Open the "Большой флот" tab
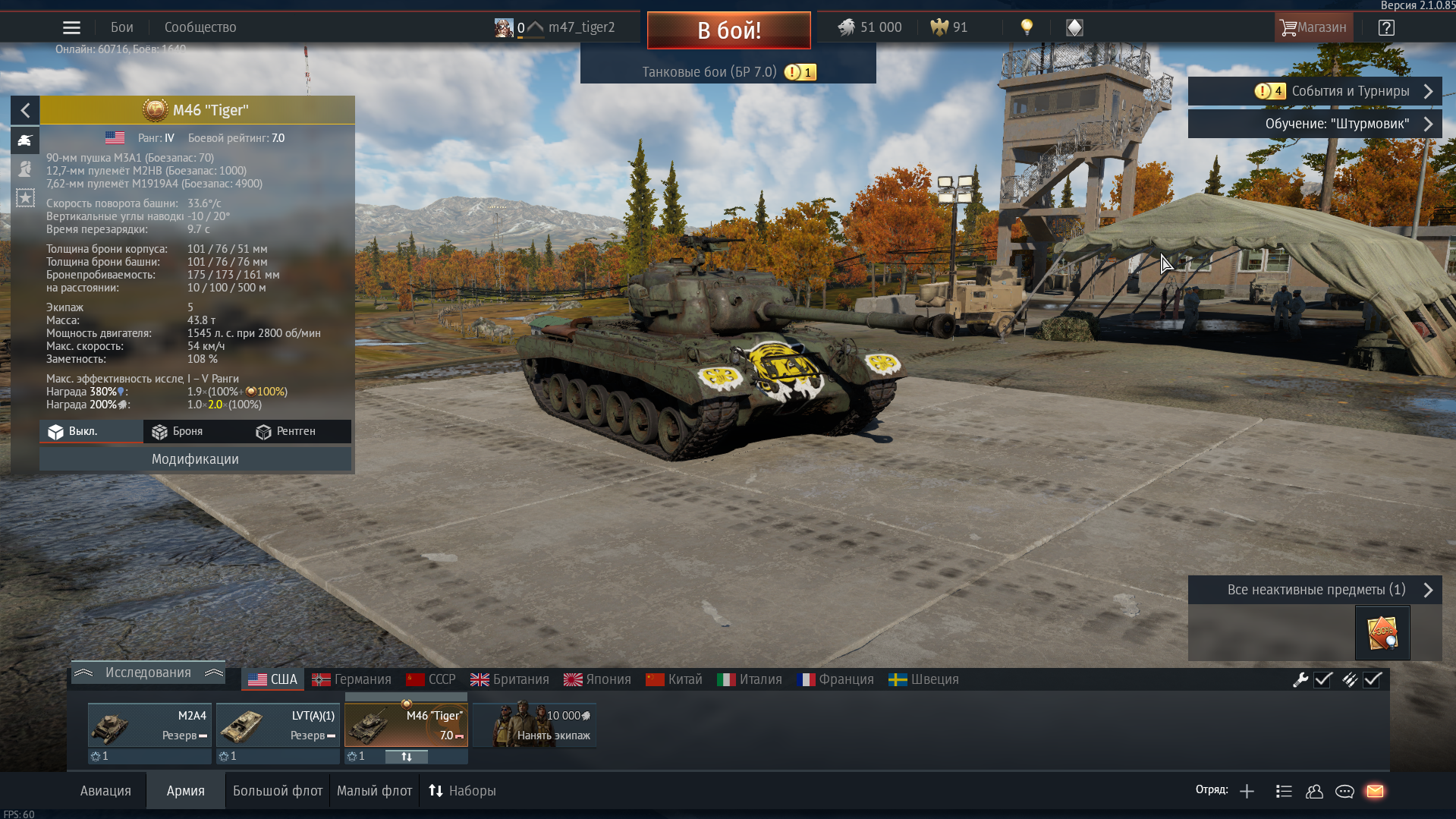Image resolution: width=1456 pixels, height=819 pixels. tap(278, 791)
